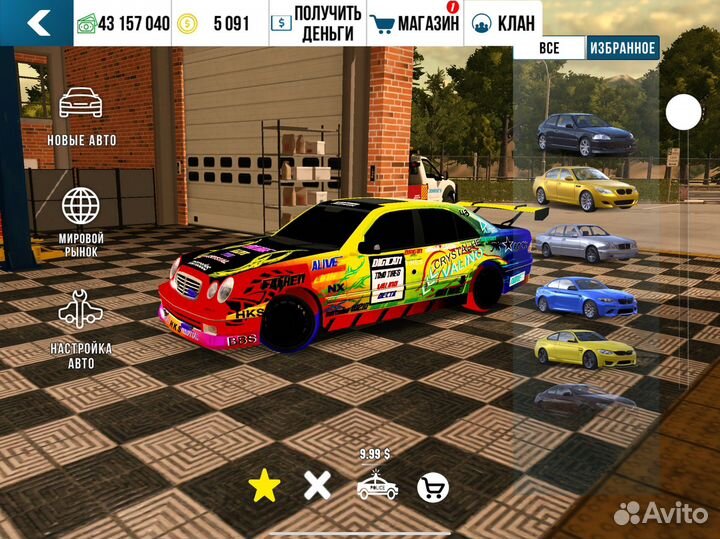Select the blue coupe thumbnail
The image size is (720, 539).
coord(585,296)
